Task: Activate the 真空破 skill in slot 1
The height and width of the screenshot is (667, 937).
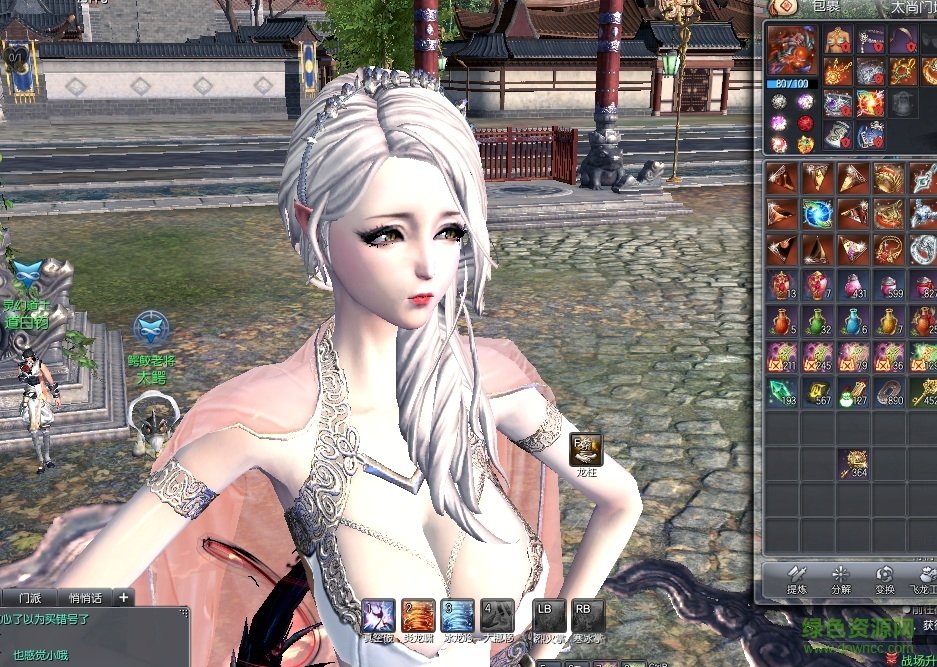Action: tap(378, 614)
